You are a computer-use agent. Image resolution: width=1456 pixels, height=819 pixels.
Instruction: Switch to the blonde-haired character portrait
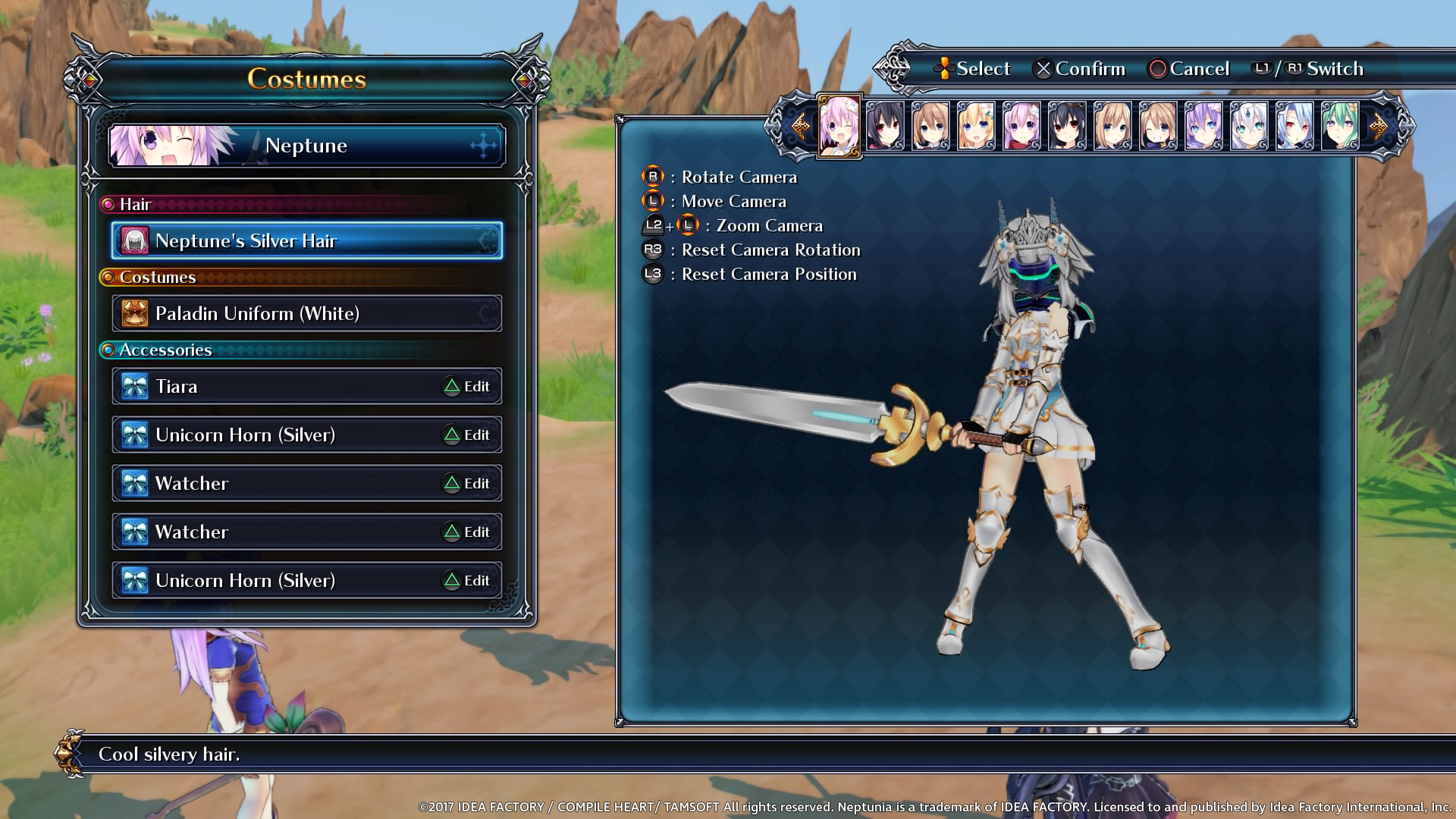coord(976,126)
